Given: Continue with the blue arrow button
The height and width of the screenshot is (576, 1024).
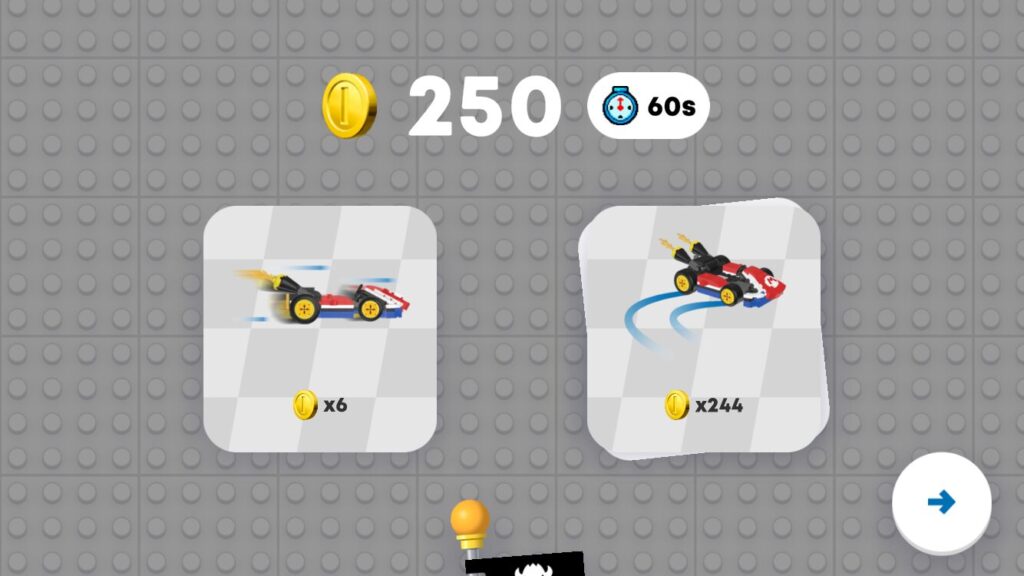Looking at the screenshot, I should point(940,502).
